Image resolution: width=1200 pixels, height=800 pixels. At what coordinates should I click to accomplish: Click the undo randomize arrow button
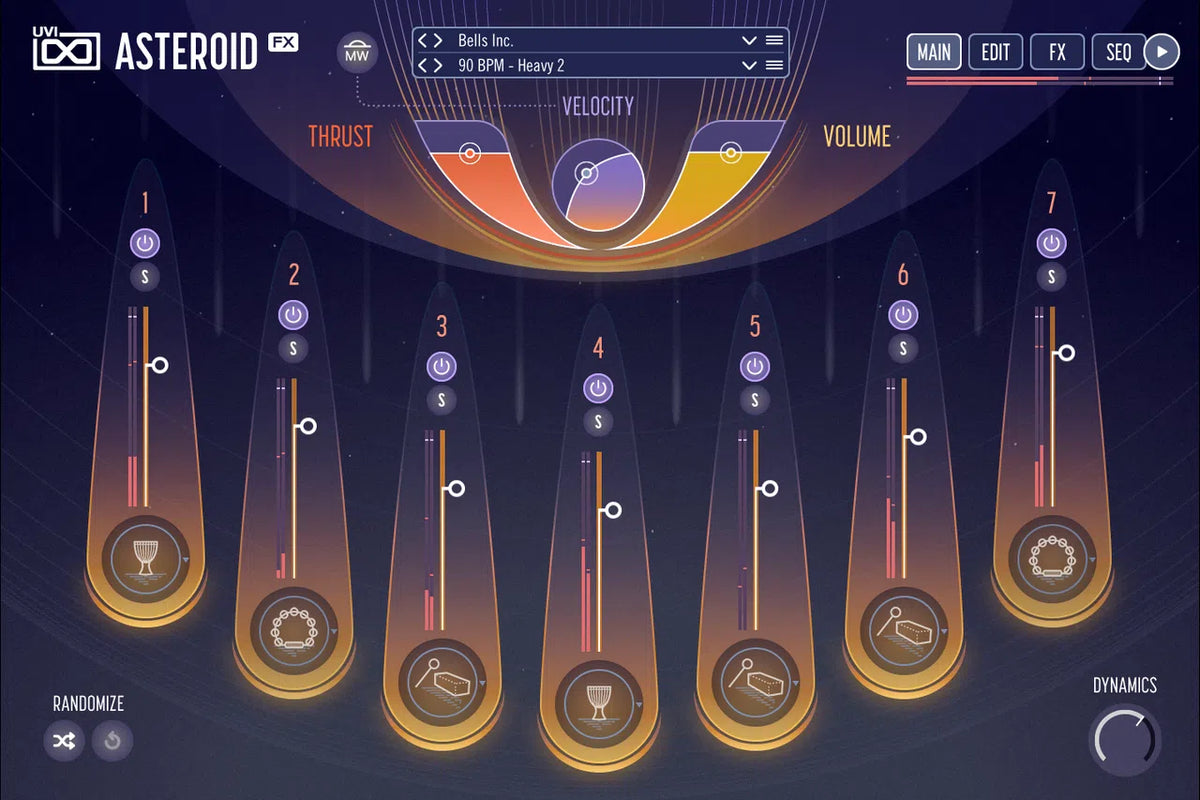click(x=112, y=741)
